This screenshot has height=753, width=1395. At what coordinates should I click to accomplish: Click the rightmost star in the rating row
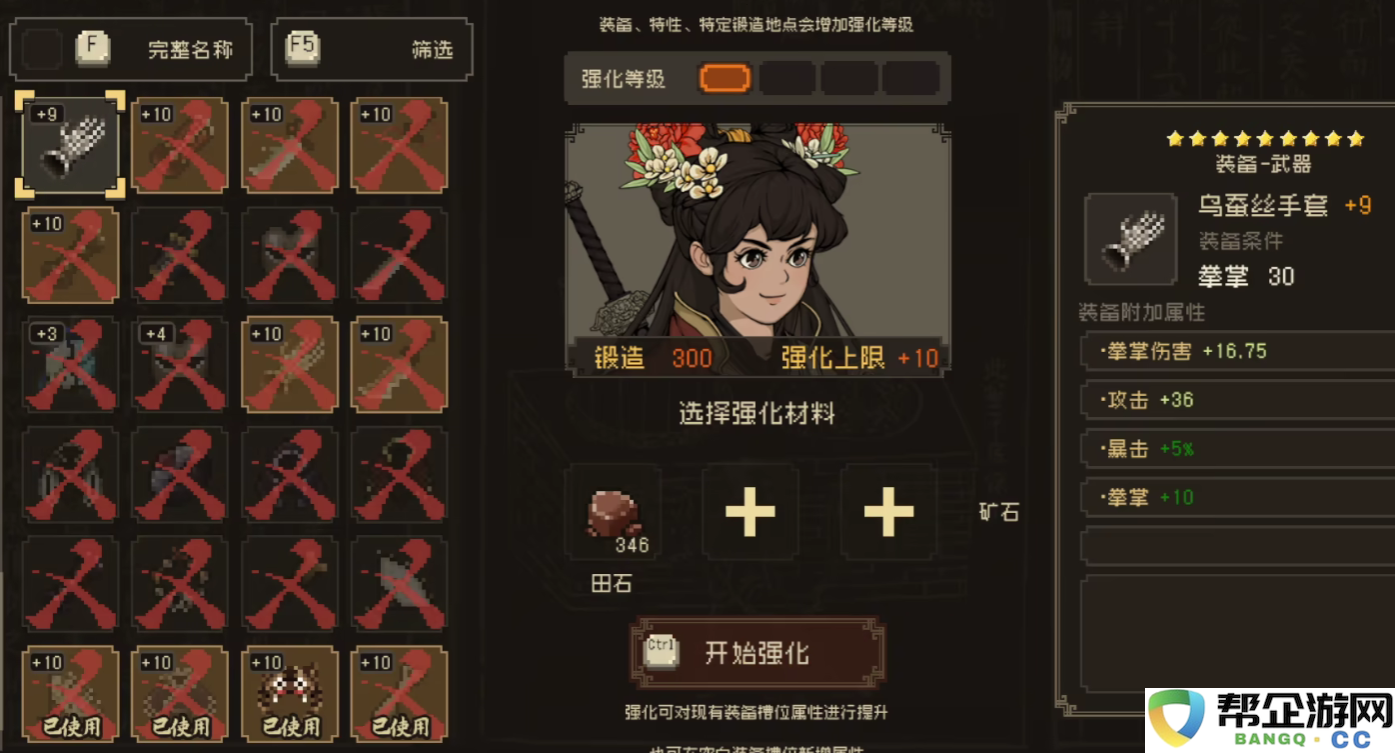(1355, 139)
